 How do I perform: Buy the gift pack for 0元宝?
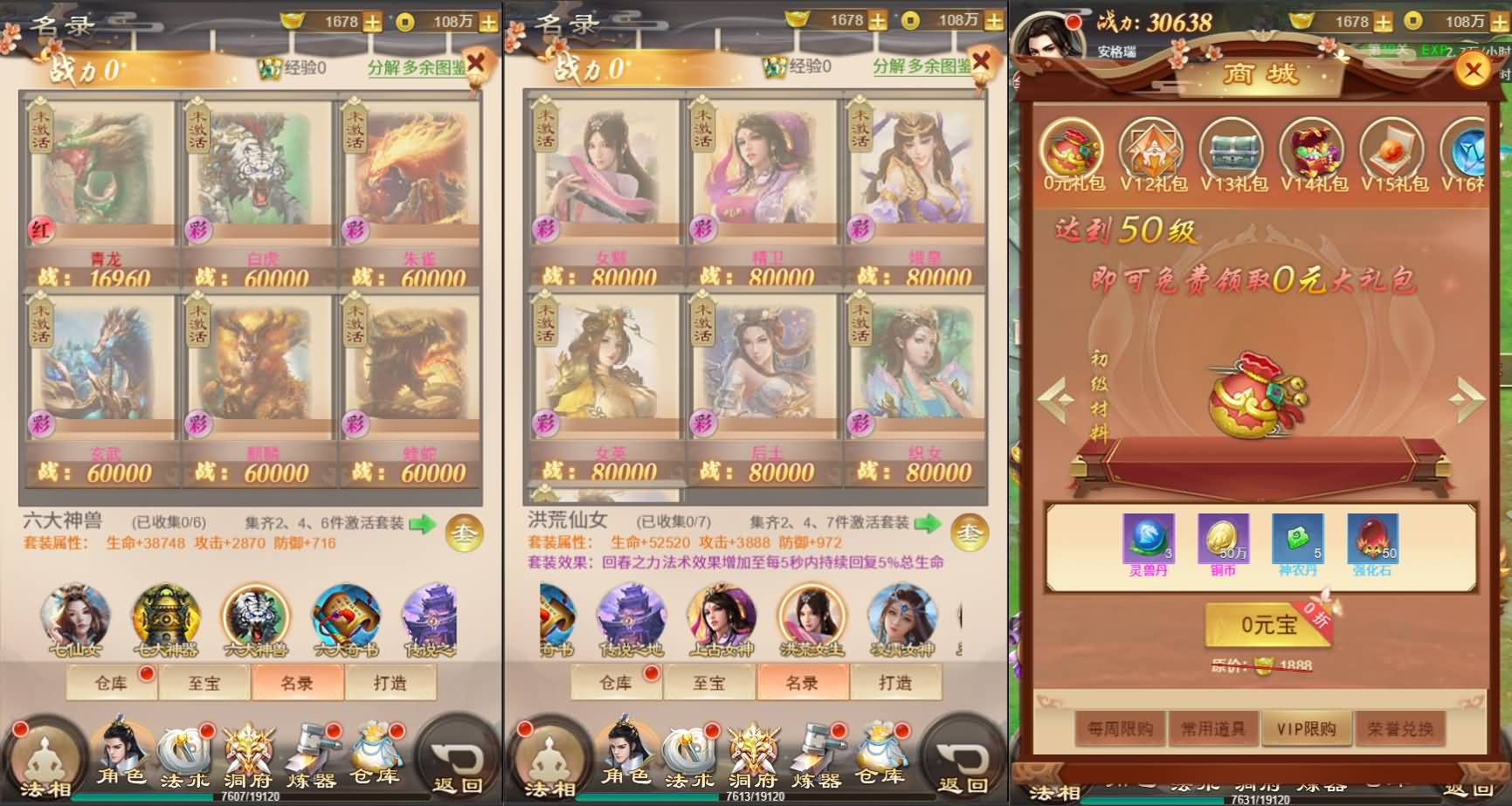pyautogui.click(x=1268, y=625)
